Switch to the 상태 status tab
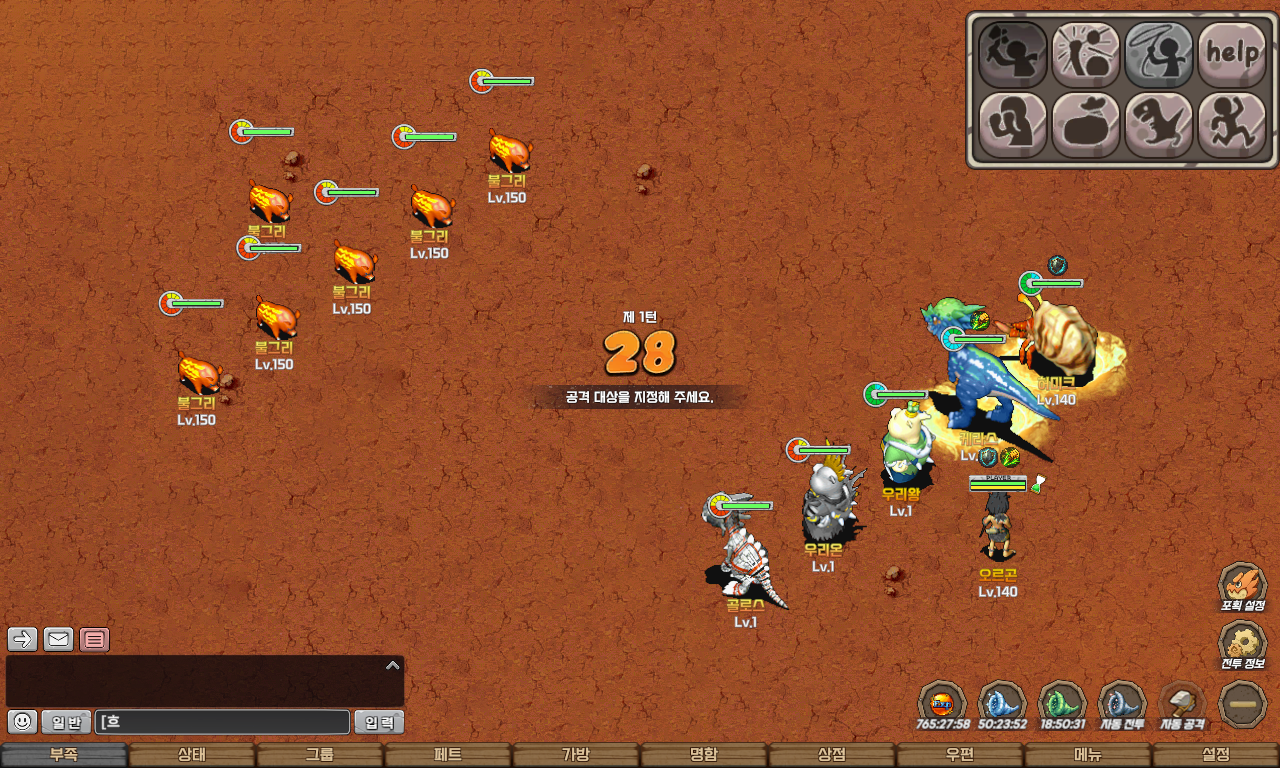 (x=192, y=755)
